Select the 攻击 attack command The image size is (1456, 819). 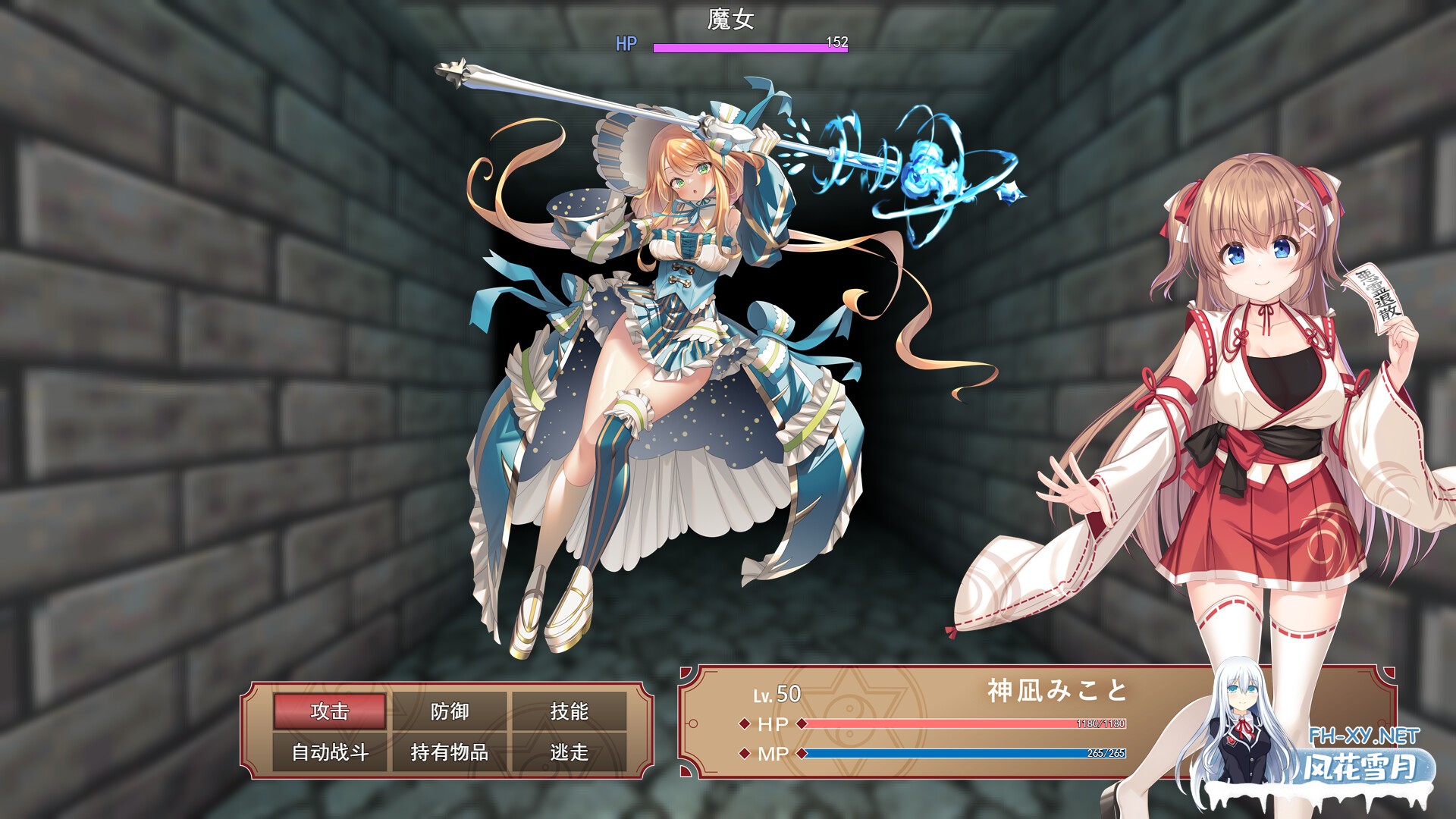coord(330,711)
